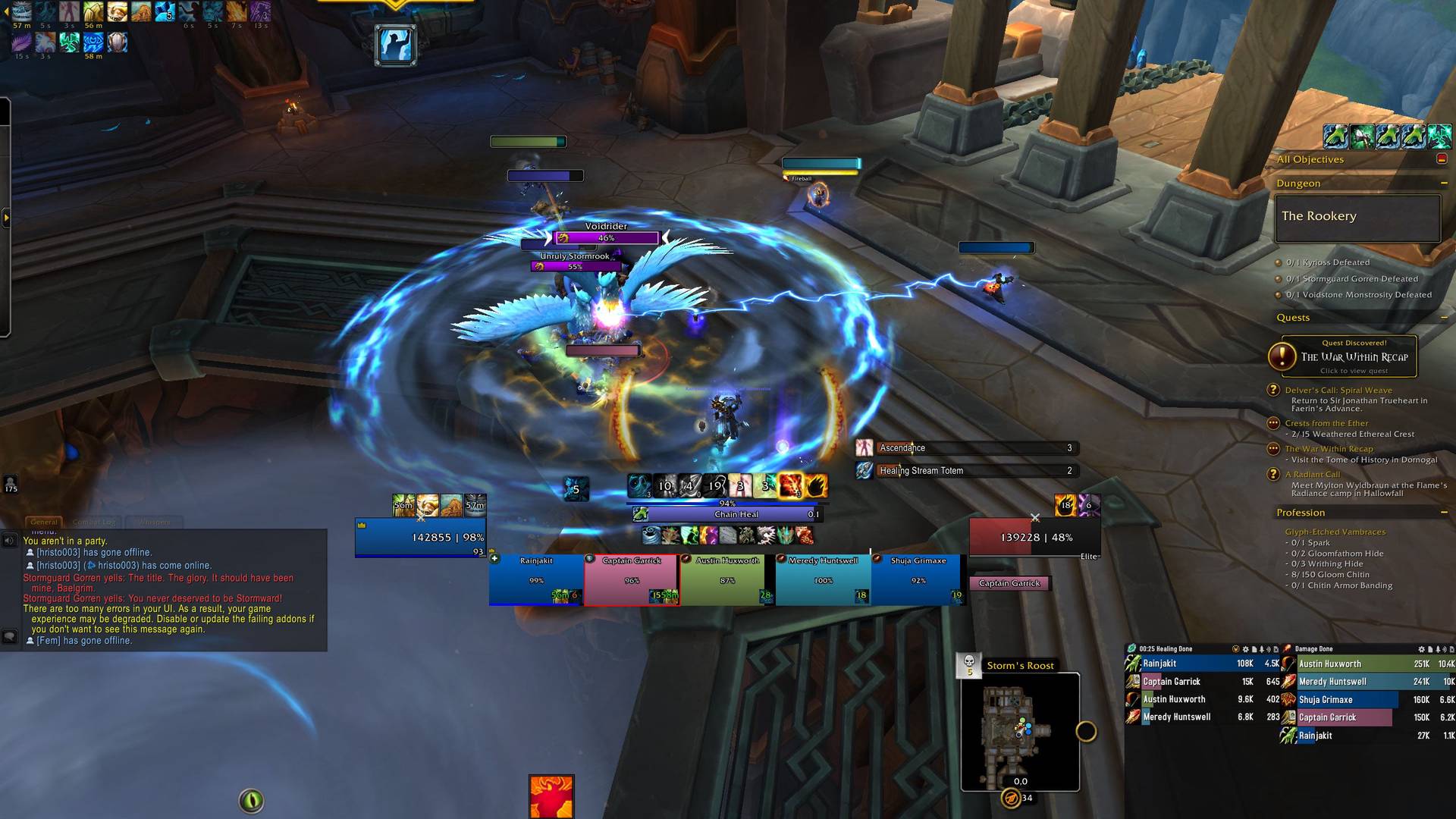Open the Whispers chat tab
The height and width of the screenshot is (819, 1456).
154,522
